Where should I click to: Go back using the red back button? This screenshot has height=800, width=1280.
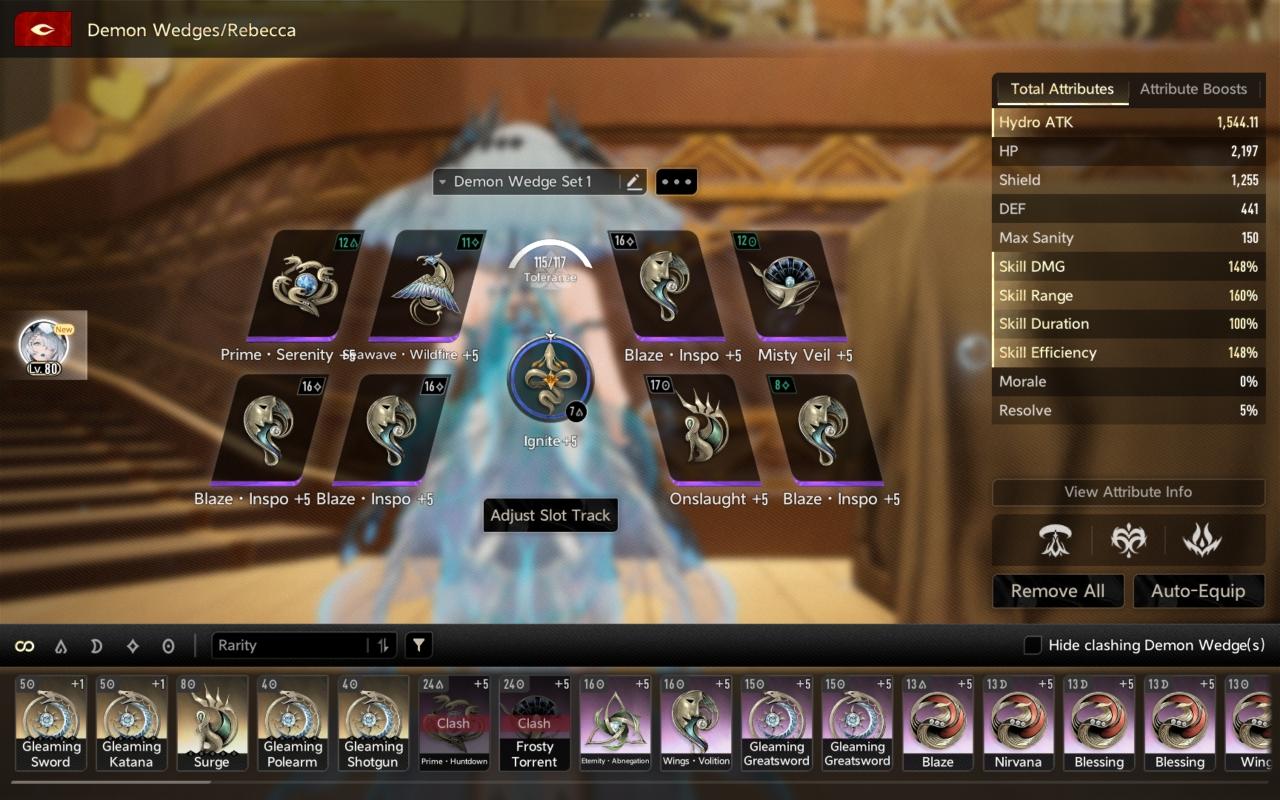(42, 30)
